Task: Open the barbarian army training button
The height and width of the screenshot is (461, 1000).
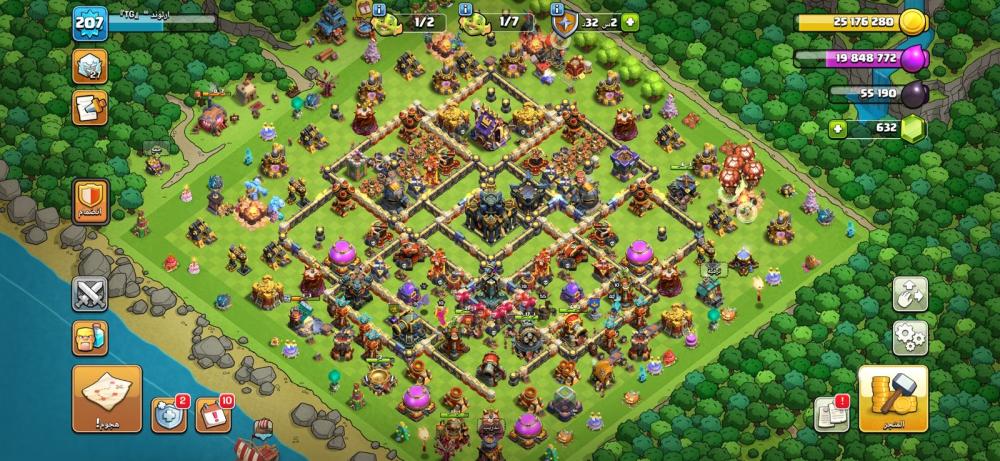Action: click(89, 340)
